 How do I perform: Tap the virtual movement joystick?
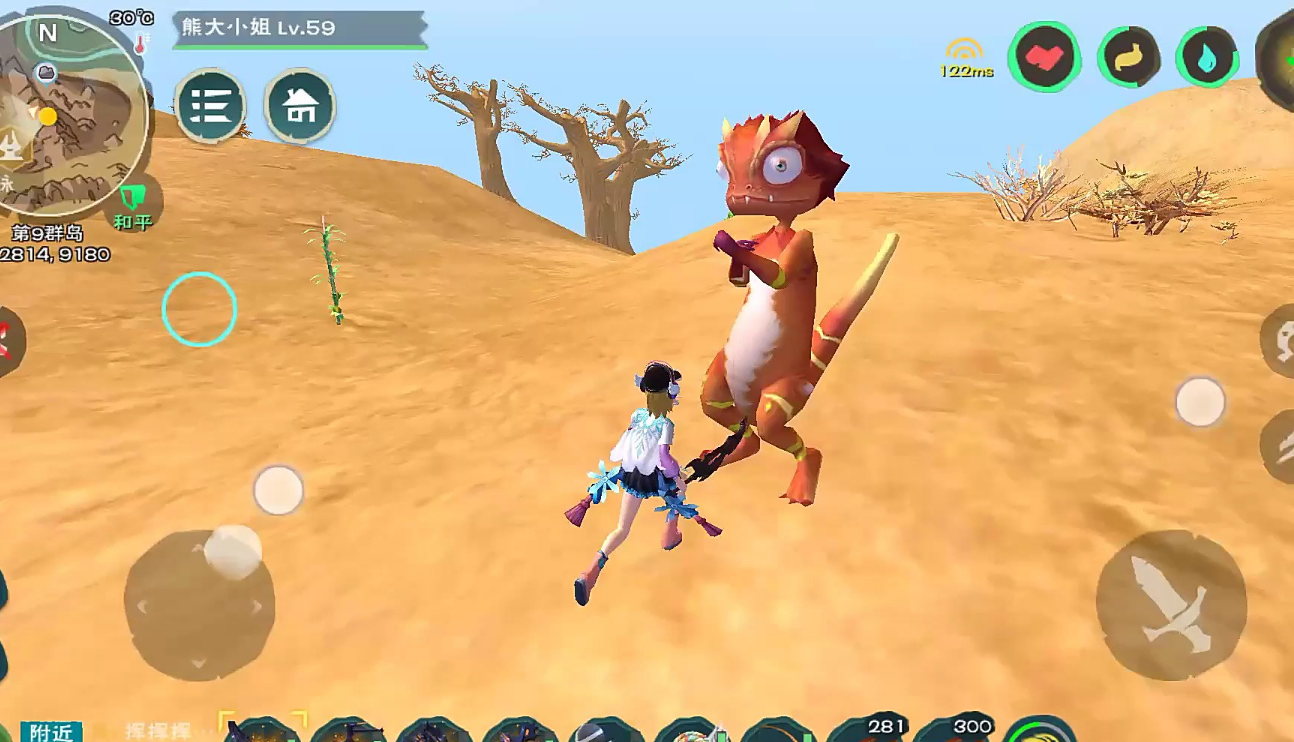coord(199,605)
